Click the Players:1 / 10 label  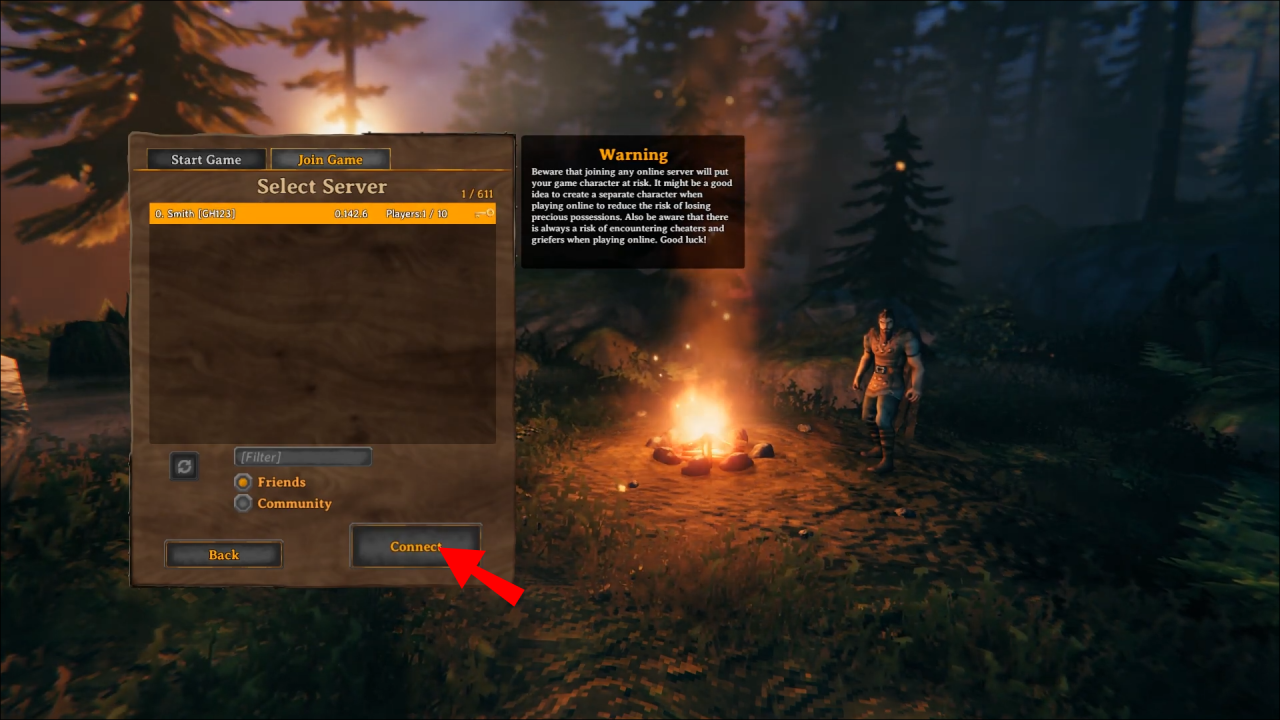coord(417,213)
